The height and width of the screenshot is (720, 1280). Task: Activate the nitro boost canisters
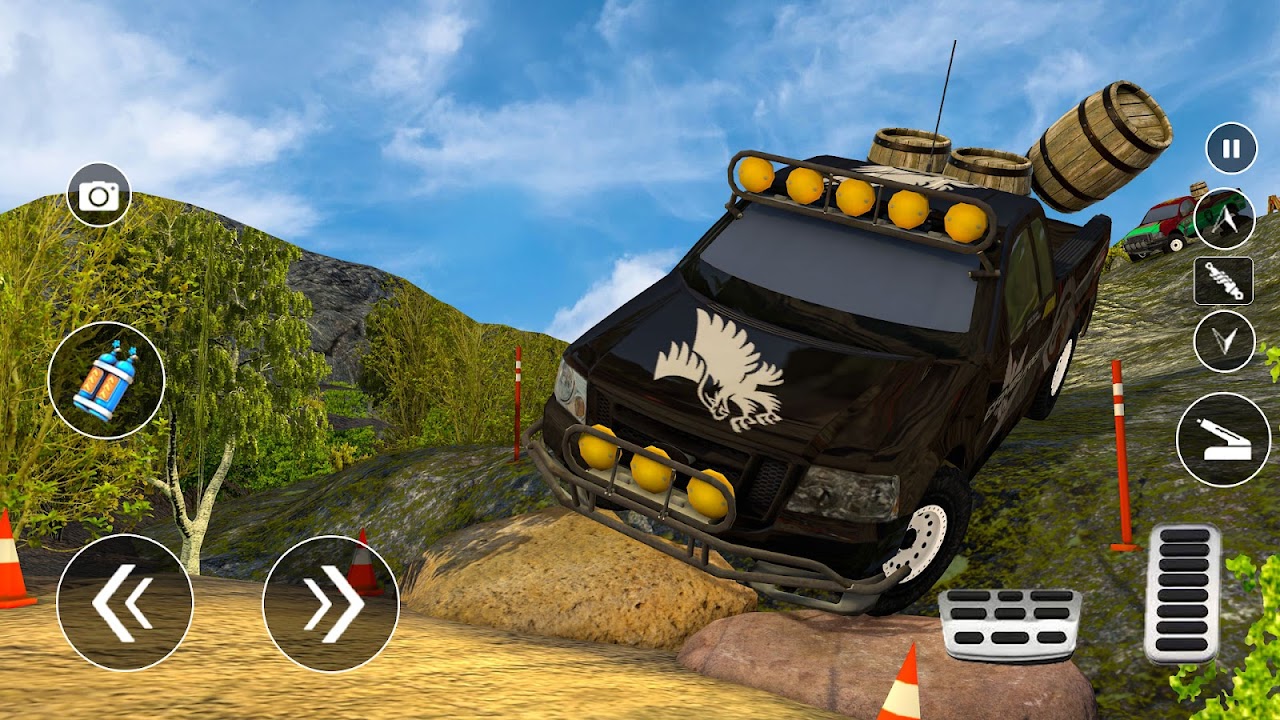click(x=103, y=385)
